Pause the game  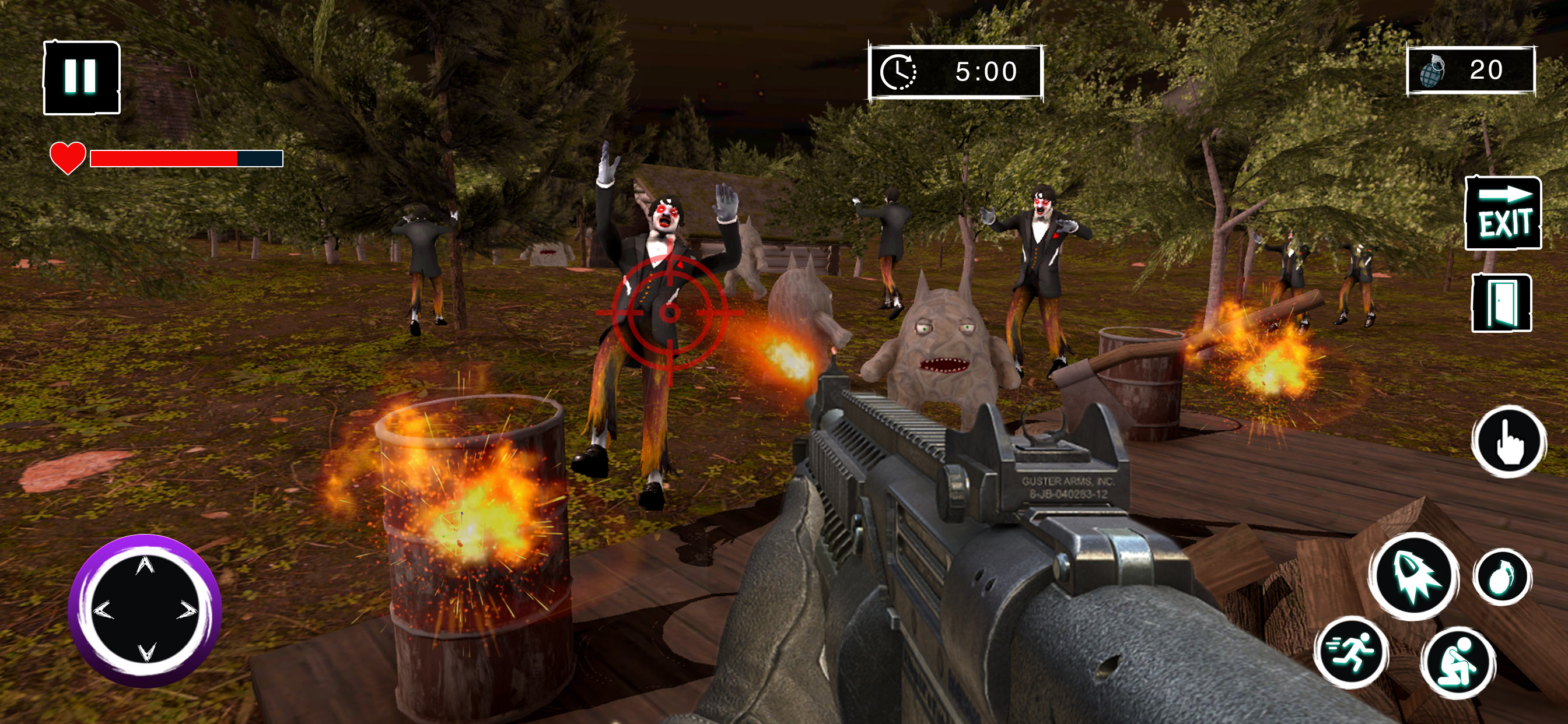point(82,78)
